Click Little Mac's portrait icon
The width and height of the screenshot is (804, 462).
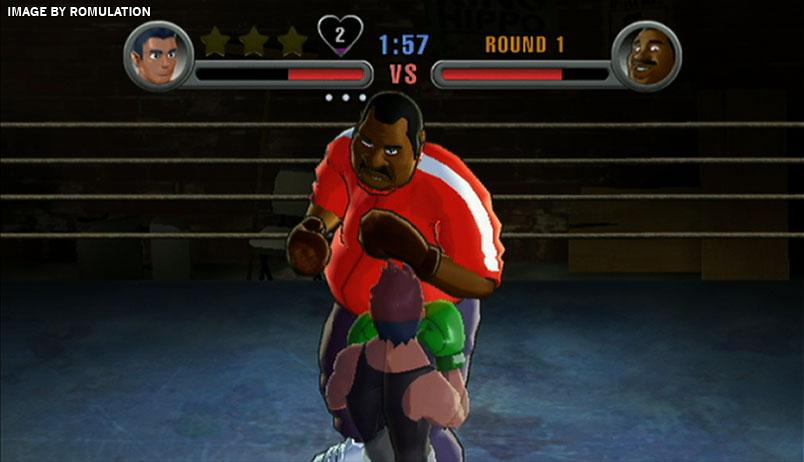point(158,56)
